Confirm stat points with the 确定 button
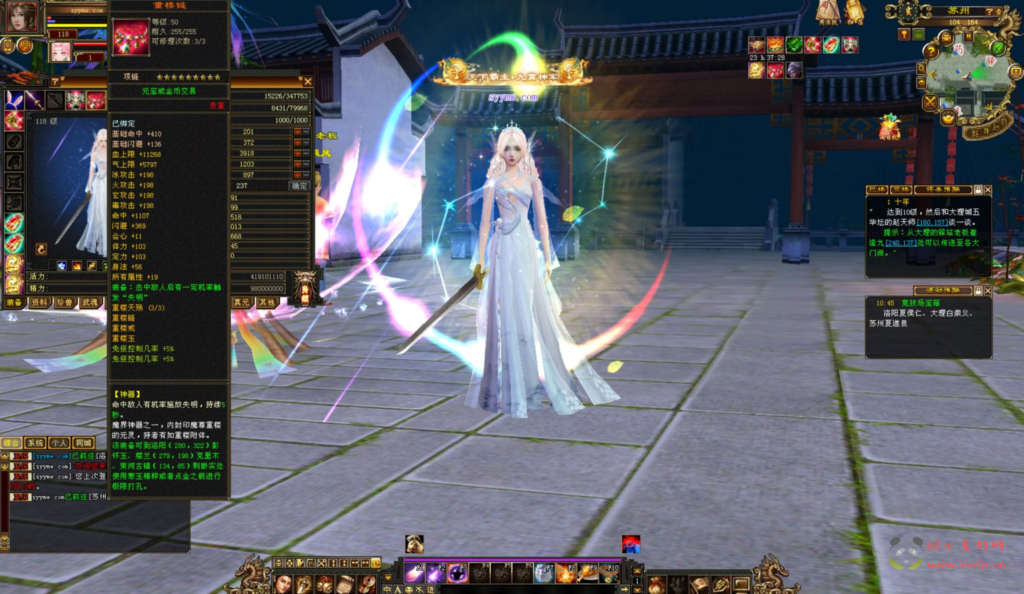Screen dimensions: 1024x594 [299, 185]
